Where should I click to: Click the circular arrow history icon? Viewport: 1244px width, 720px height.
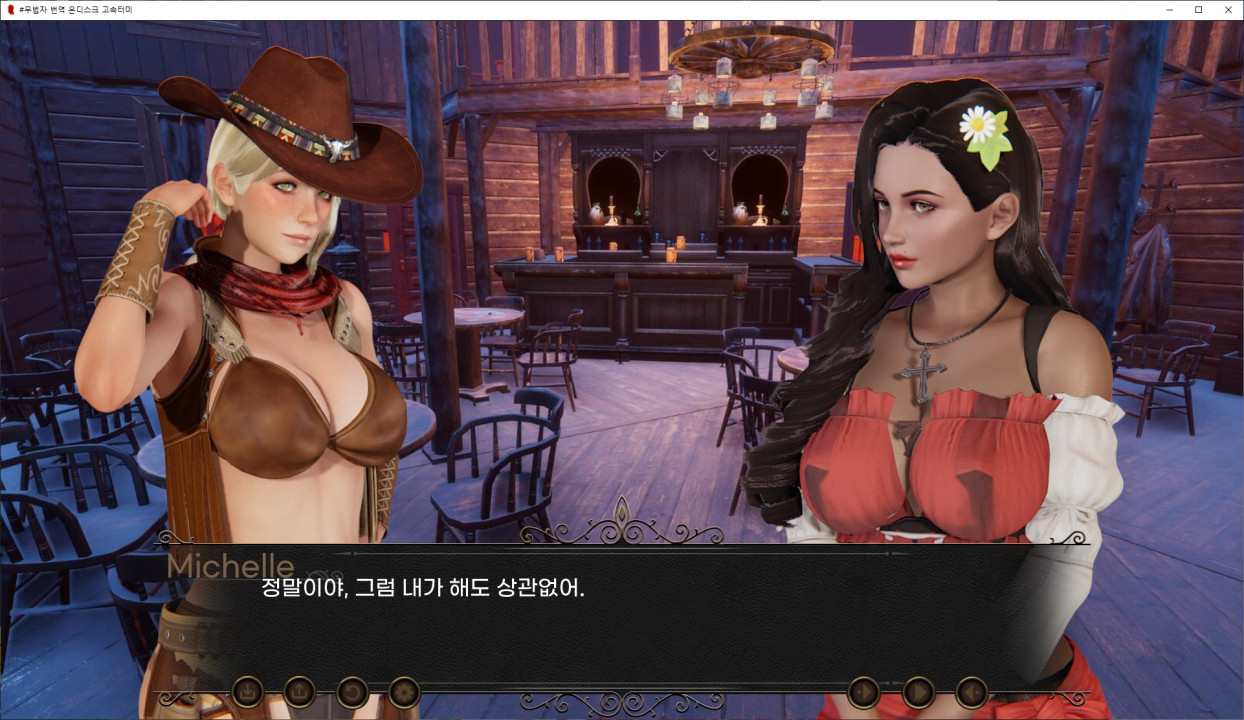tap(351, 691)
